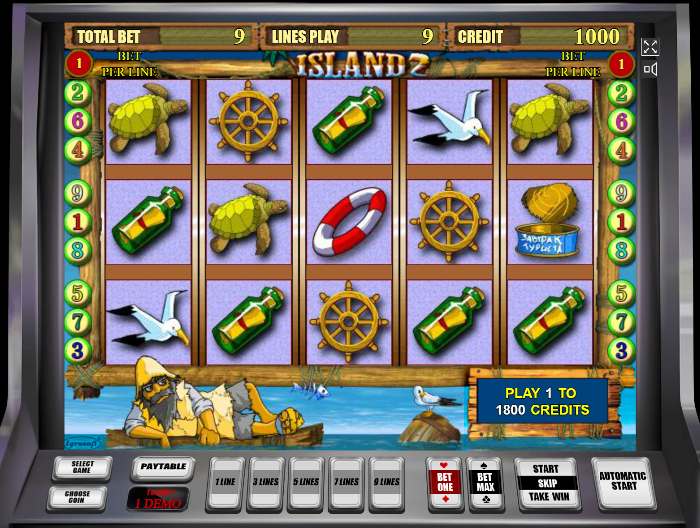Open the Select Game menu

[x=82, y=466]
